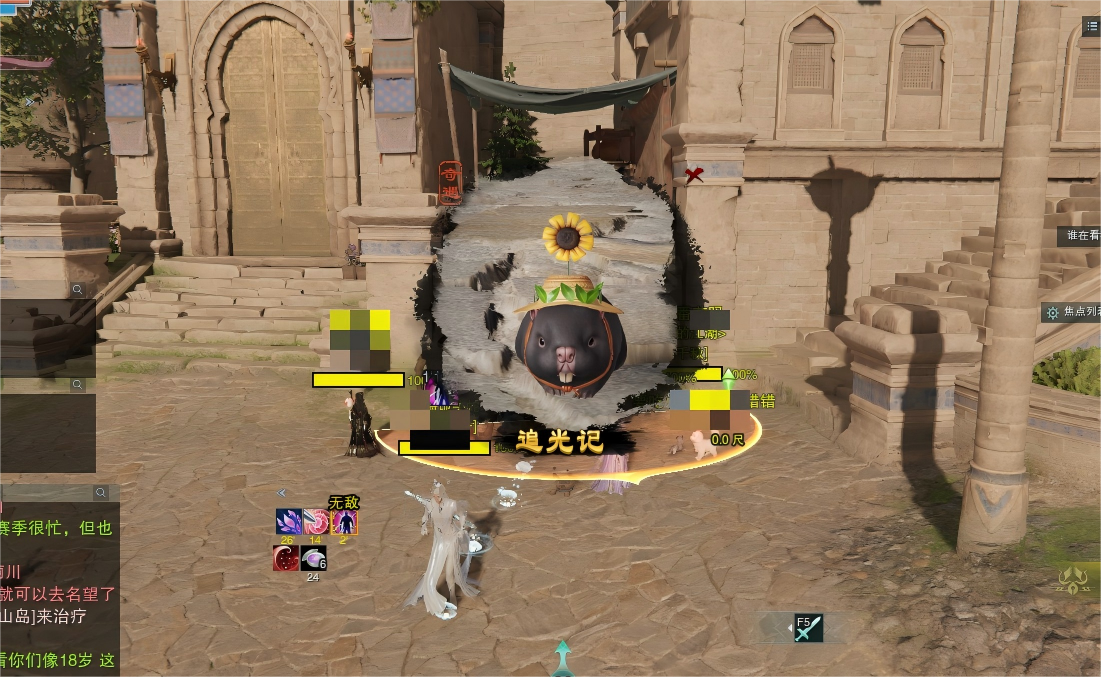This screenshot has width=1101, height=677.
Task: Select the purple crystal shards skill icon
Action: coord(288,522)
